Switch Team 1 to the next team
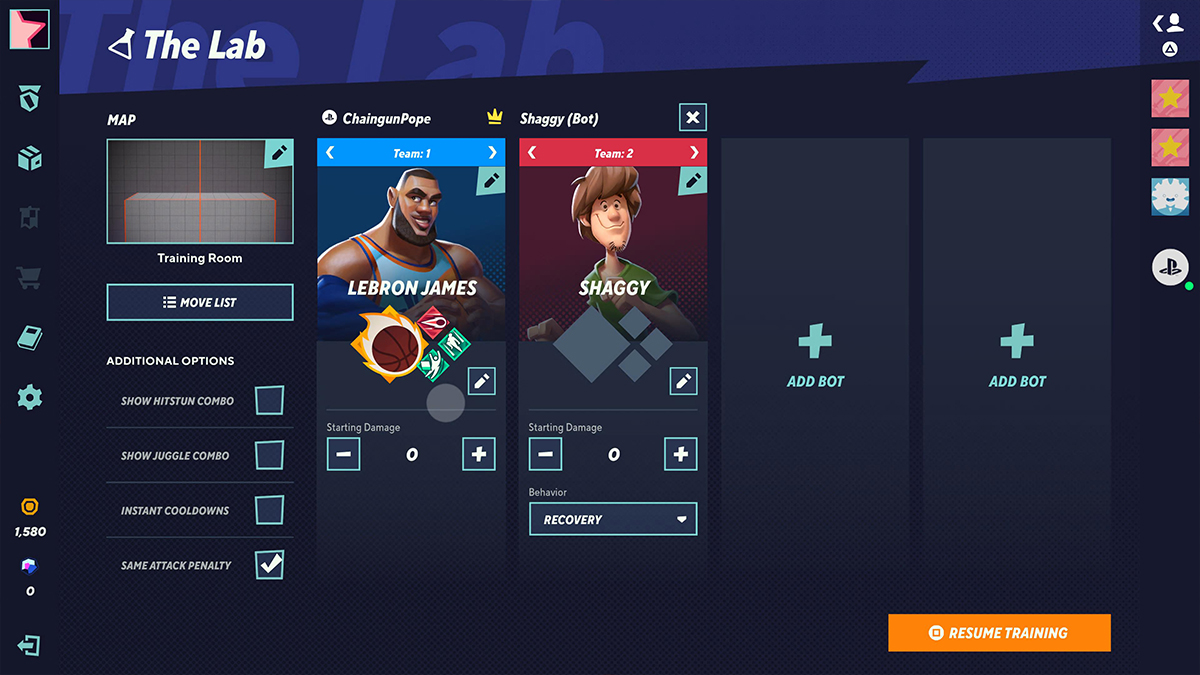The height and width of the screenshot is (675, 1200). click(x=492, y=153)
